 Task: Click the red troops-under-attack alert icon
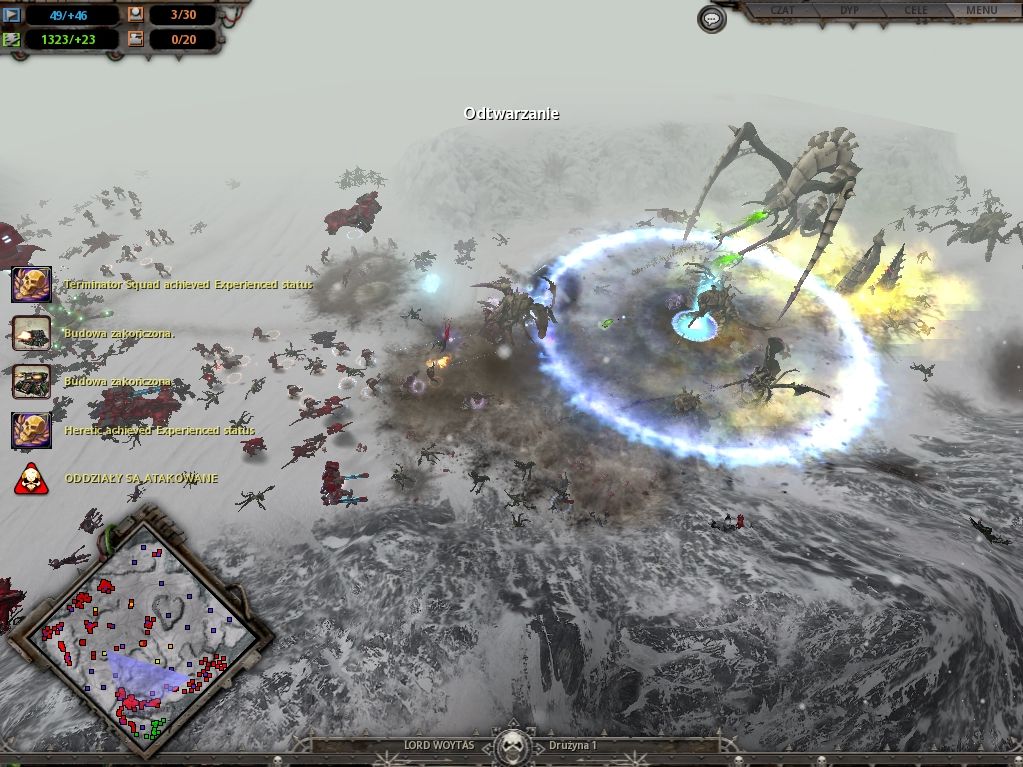pos(31,479)
